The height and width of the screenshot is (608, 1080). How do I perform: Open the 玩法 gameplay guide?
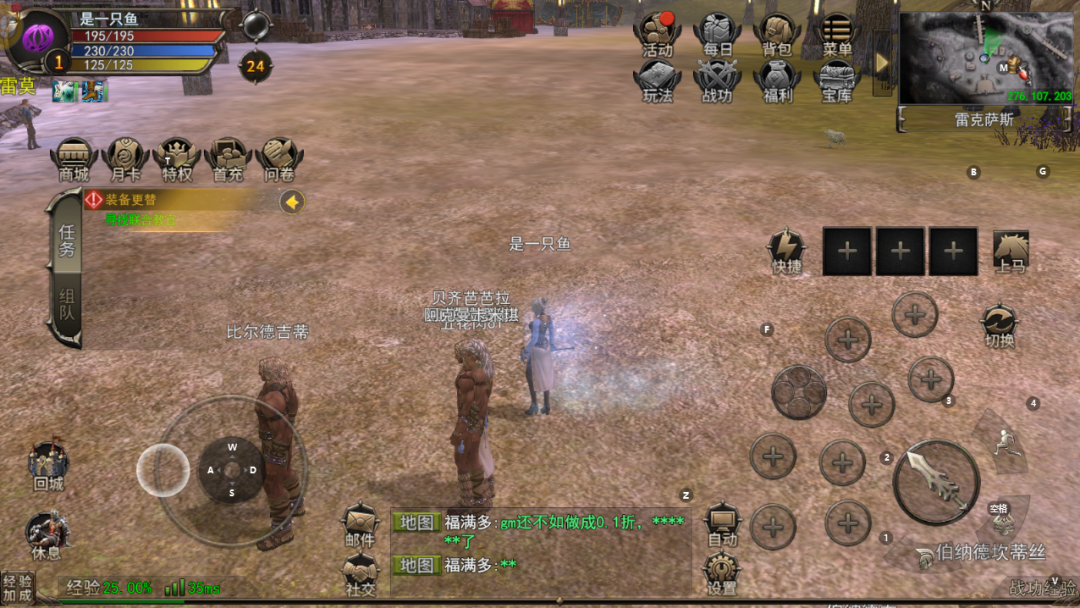(x=658, y=80)
